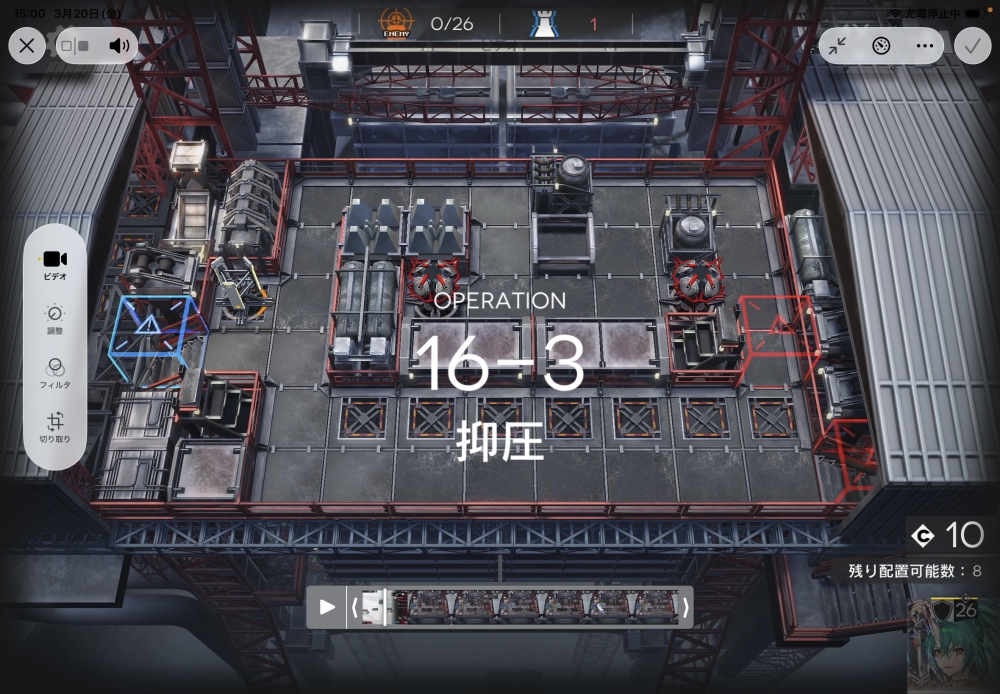Image resolution: width=1000 pixels, height=694 pixels.
Task: Confirm the edits with the checkmark button
Action: click(971, 45)
